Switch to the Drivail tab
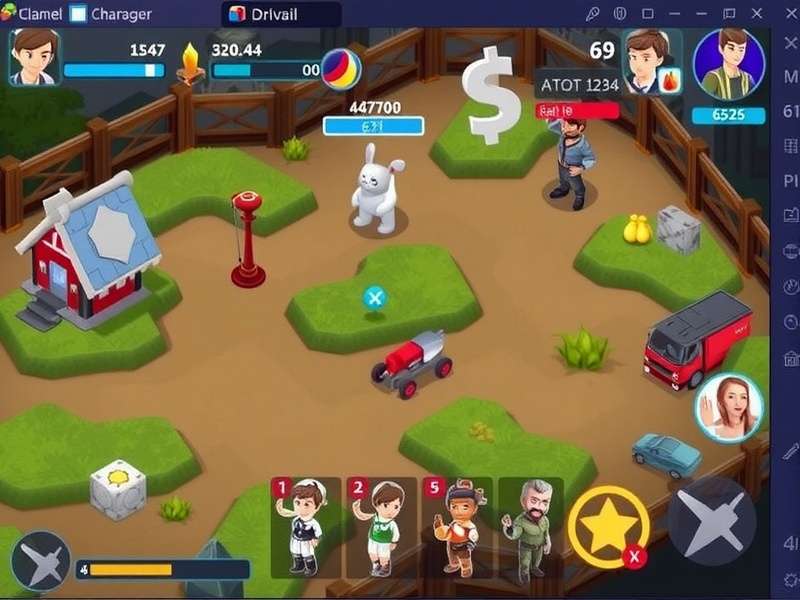The image size is (800, 600). [281, 14]
